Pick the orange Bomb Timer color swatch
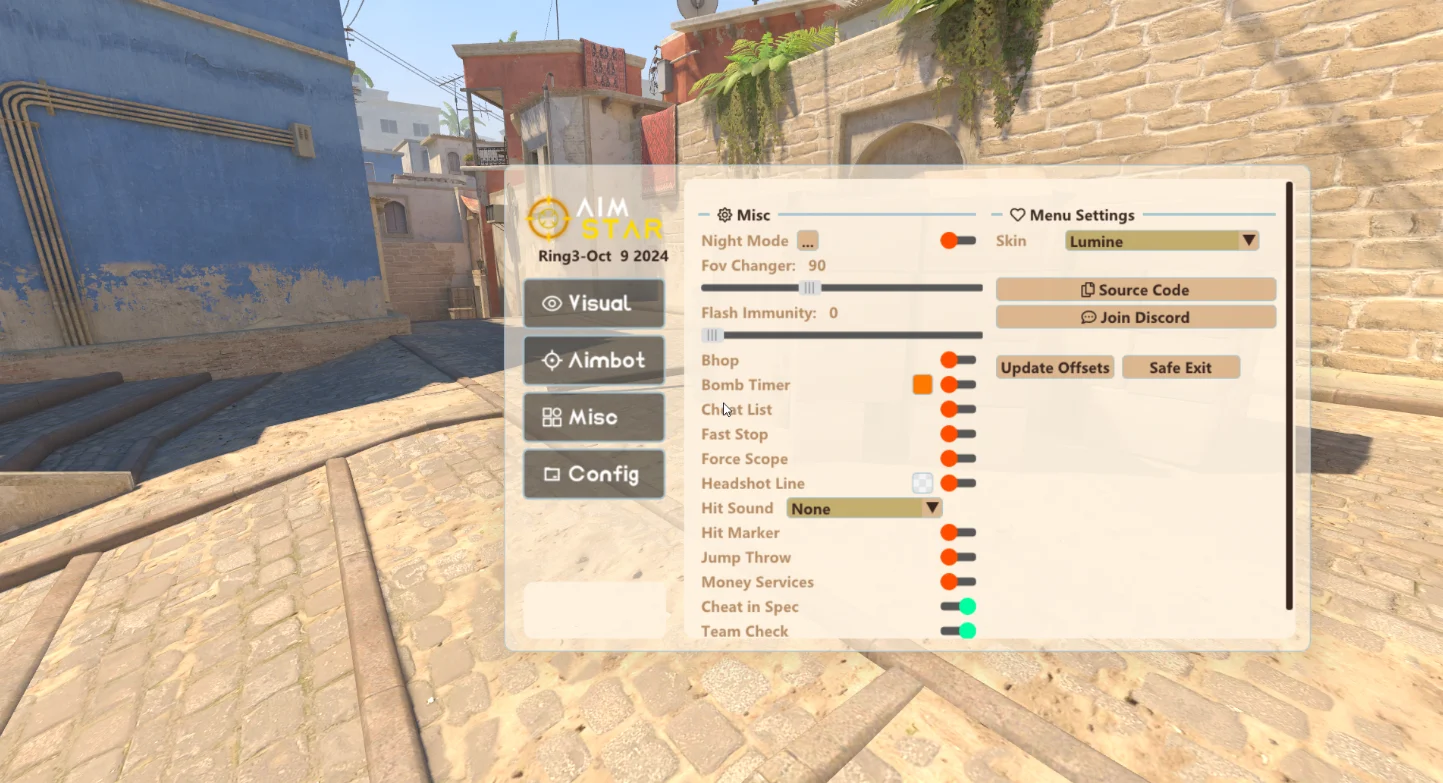Screen dimensions: 1443x783 [x=922, y=385]
